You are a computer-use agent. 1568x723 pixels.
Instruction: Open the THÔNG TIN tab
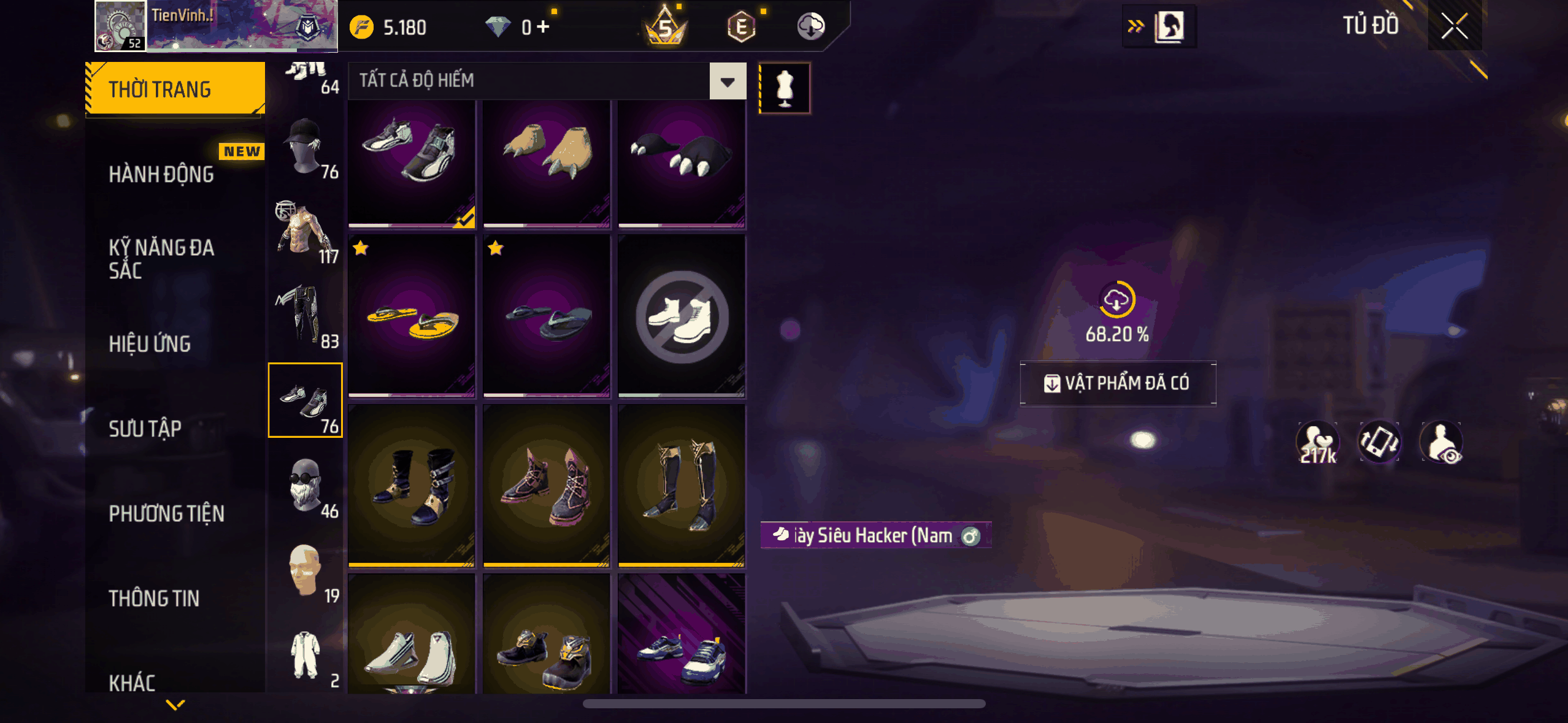click(154, 598)
